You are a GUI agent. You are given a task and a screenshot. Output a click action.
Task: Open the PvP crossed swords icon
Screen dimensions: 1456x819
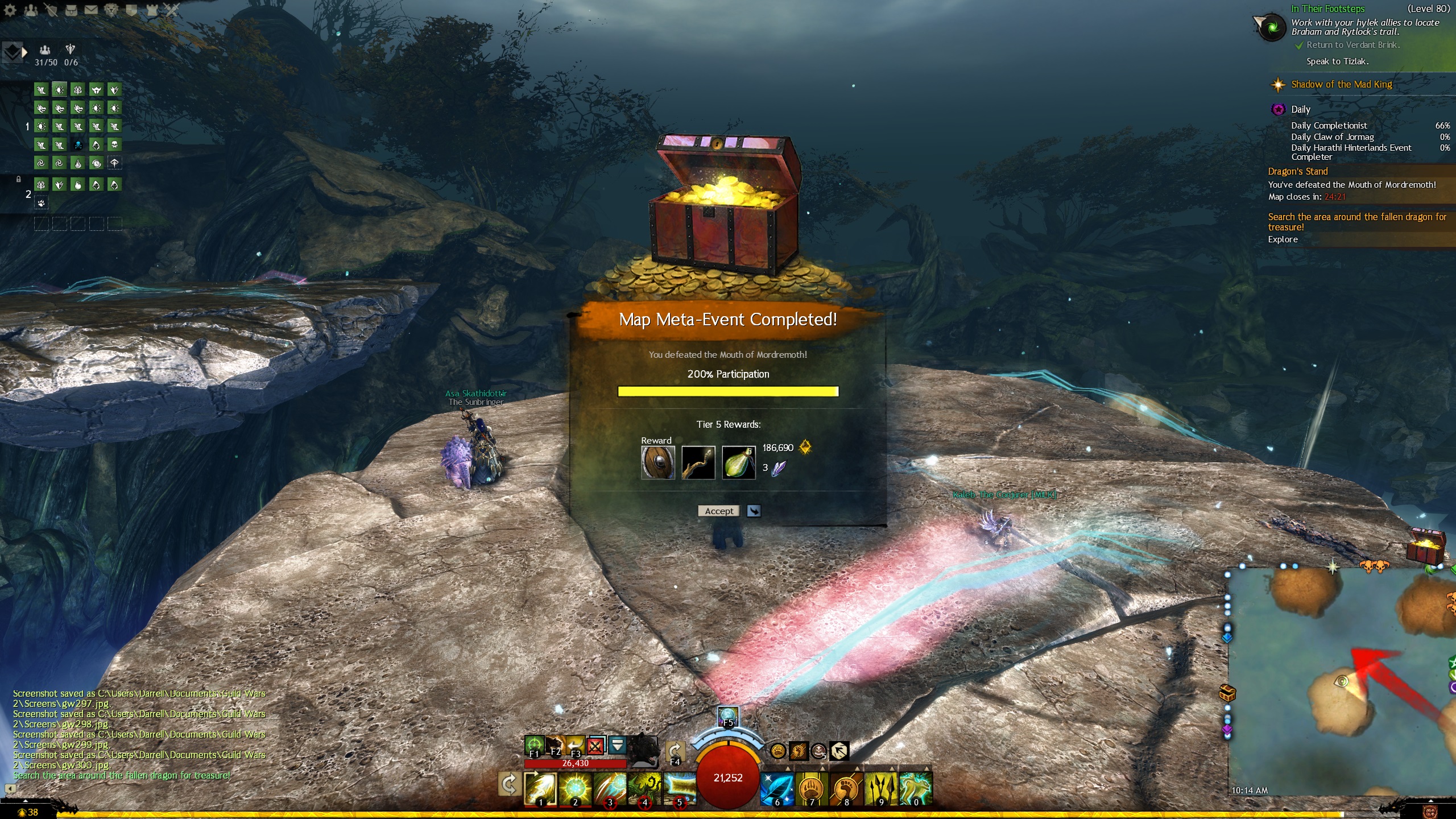(172, 10)
